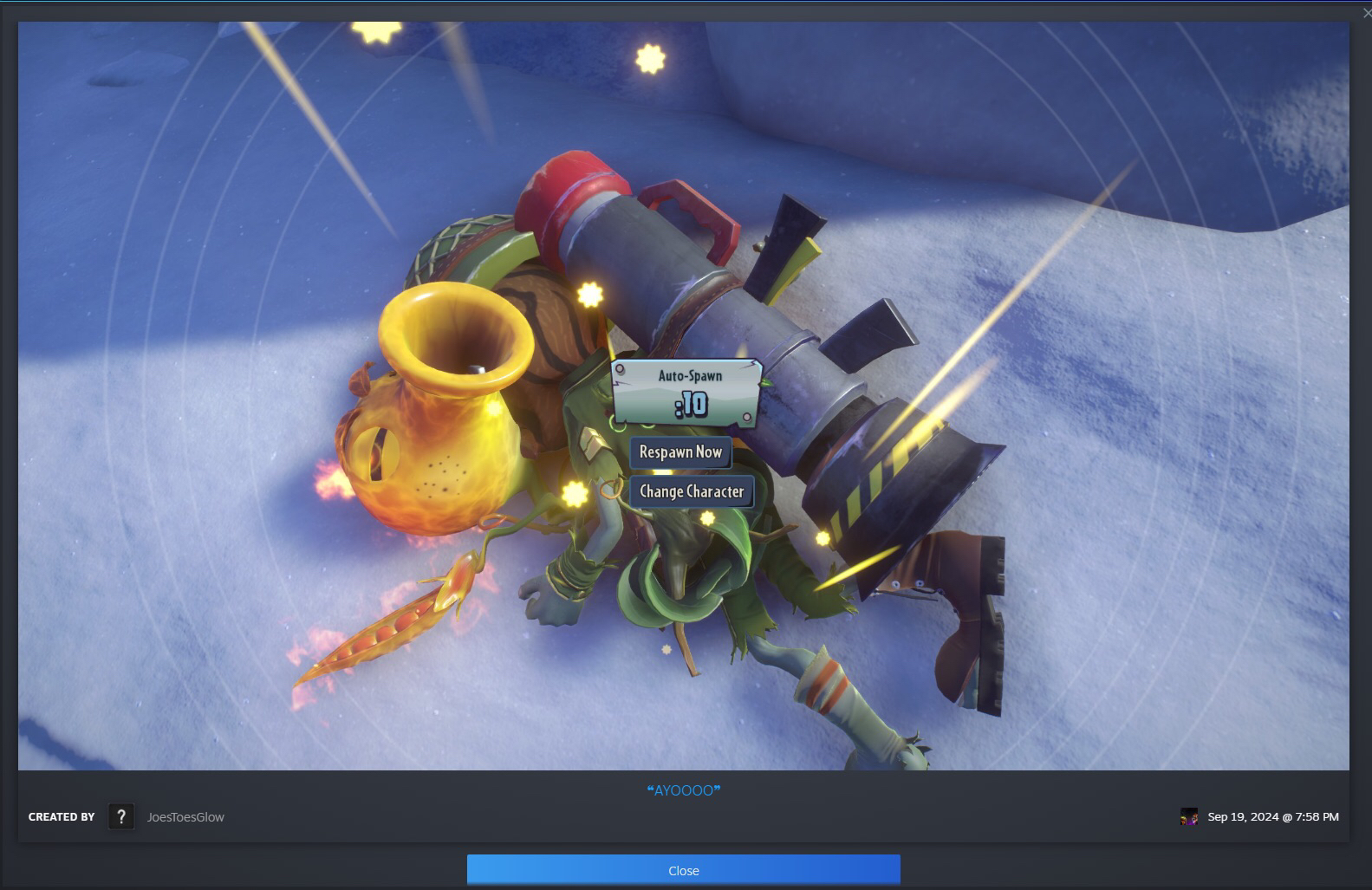Open the game icon beside the date

[x=1189, y=816]
